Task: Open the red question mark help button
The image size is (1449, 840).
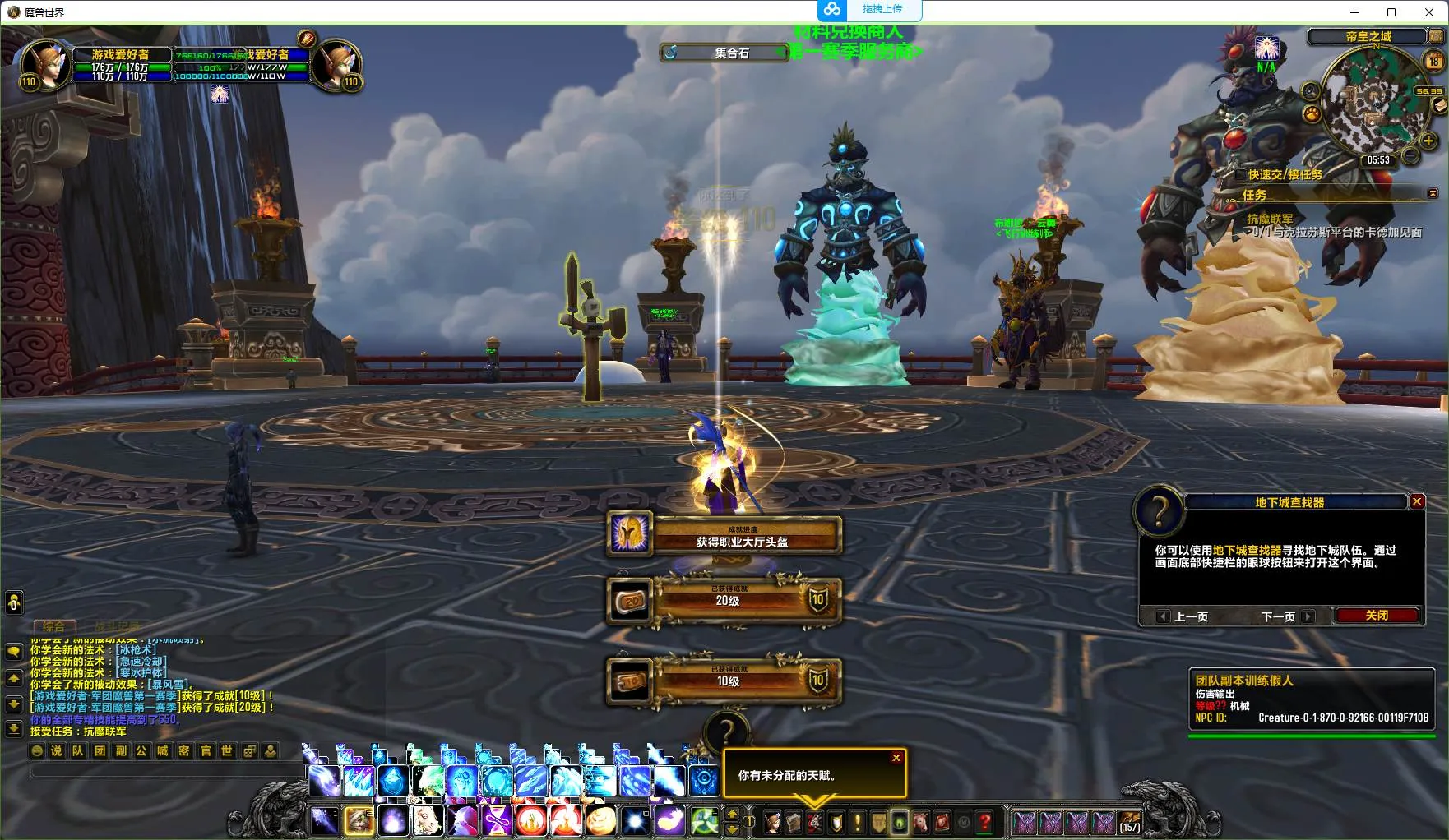Action: tap(984, 821)
